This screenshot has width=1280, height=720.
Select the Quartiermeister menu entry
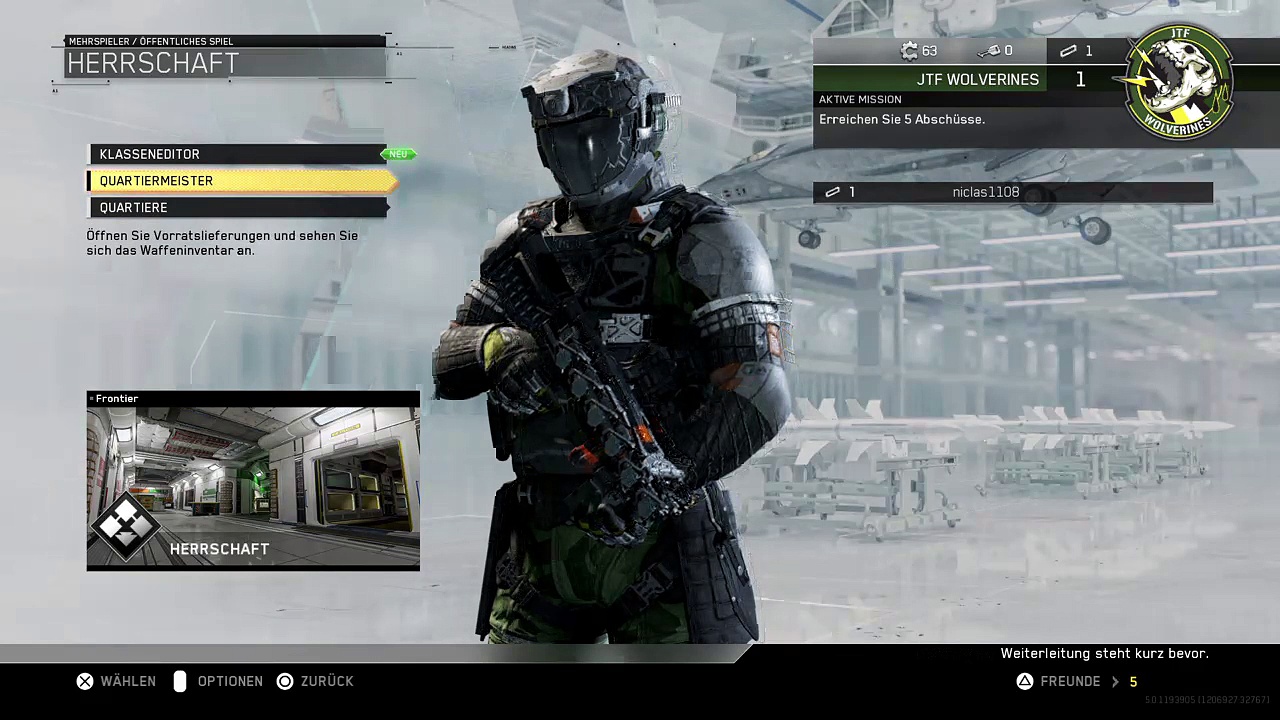pos(240,181)
